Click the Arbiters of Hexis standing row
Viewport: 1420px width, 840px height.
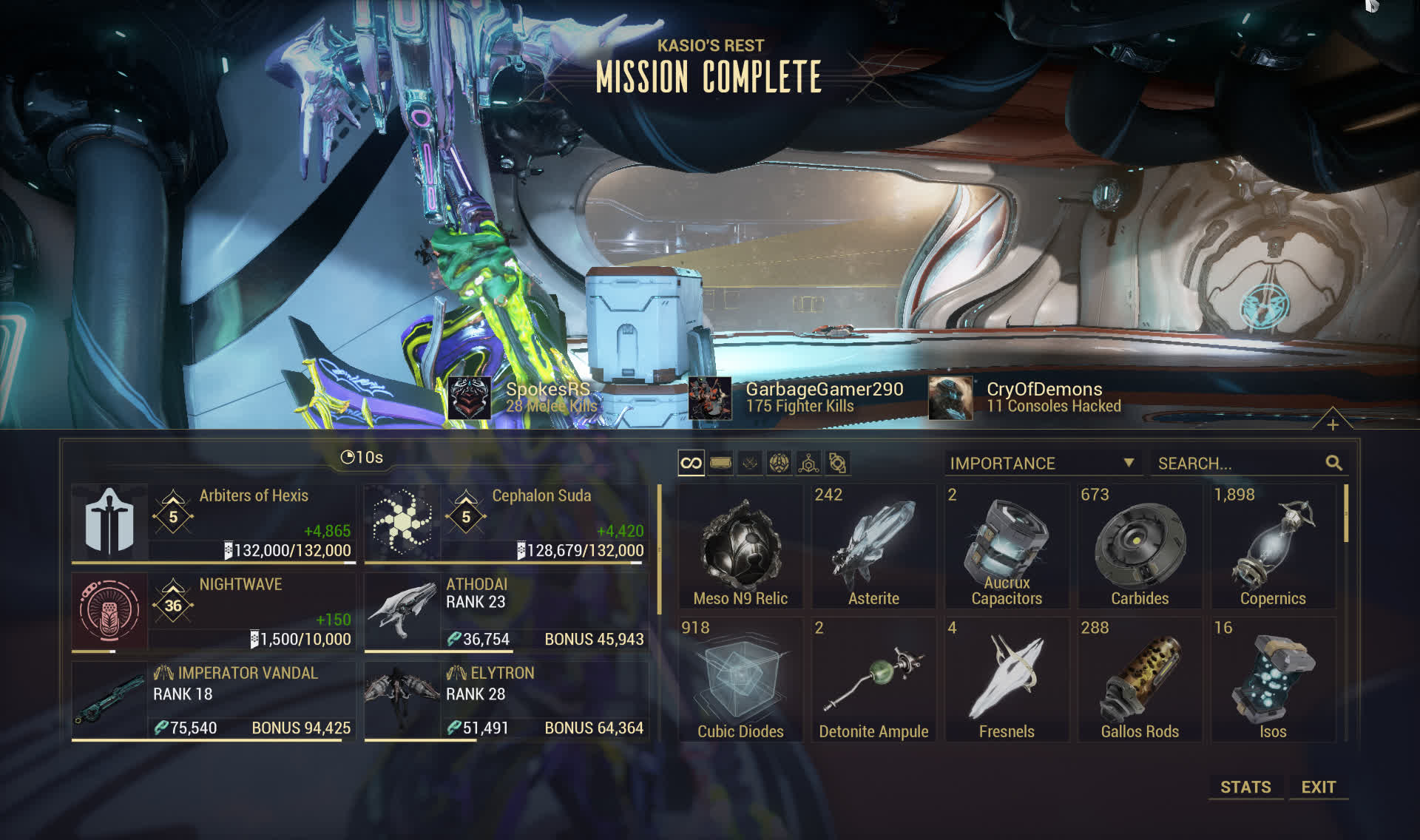(x=214, y=523)
